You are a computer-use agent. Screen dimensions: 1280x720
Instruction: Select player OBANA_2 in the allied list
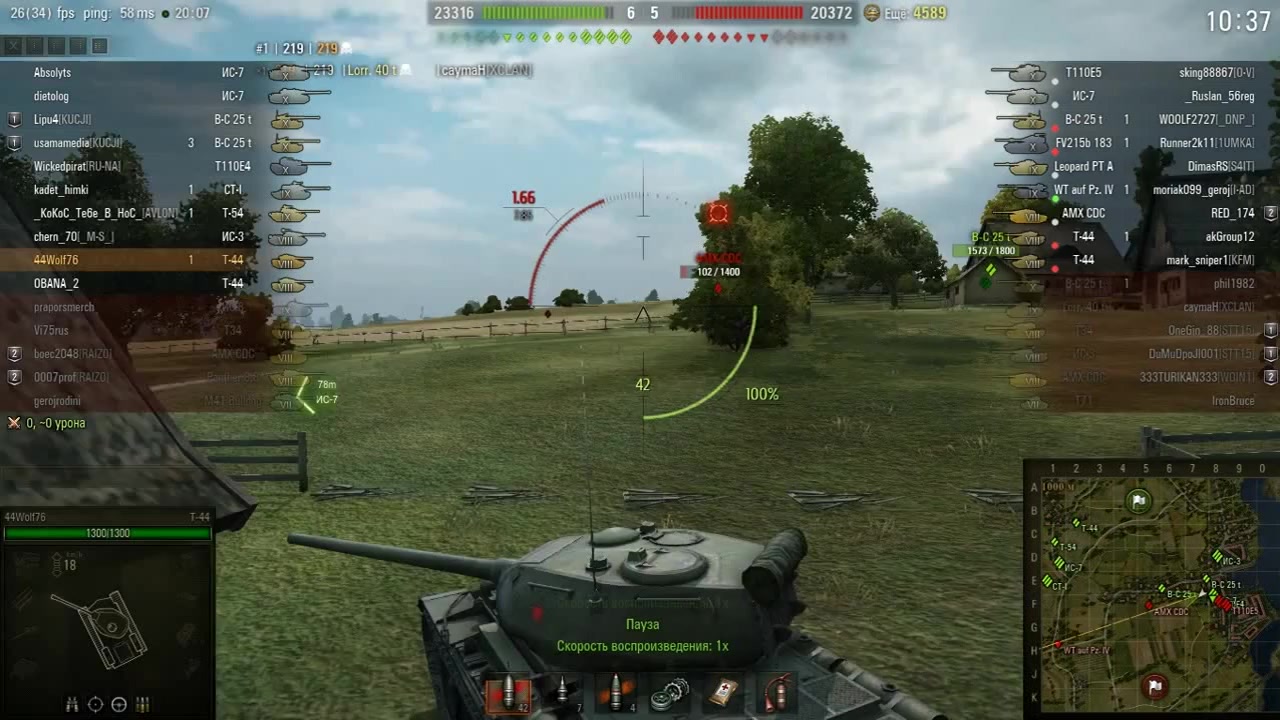(56, 284)
